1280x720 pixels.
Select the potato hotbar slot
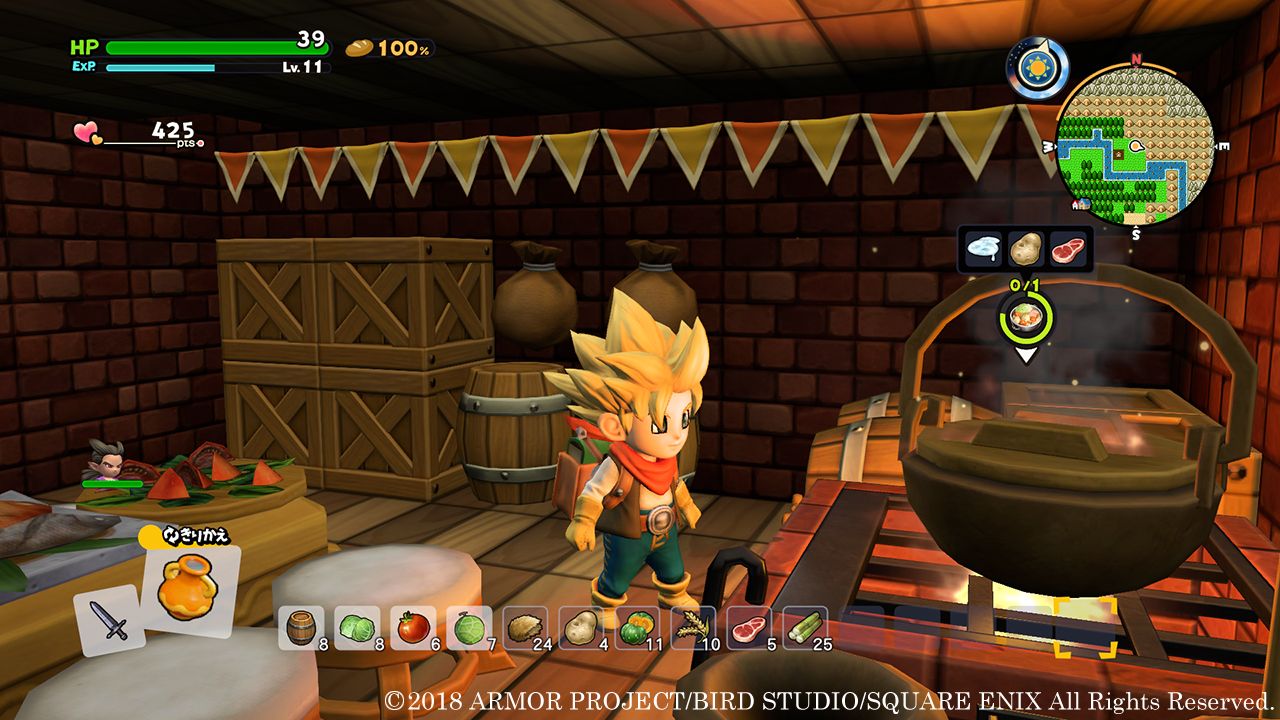point(580,627)
